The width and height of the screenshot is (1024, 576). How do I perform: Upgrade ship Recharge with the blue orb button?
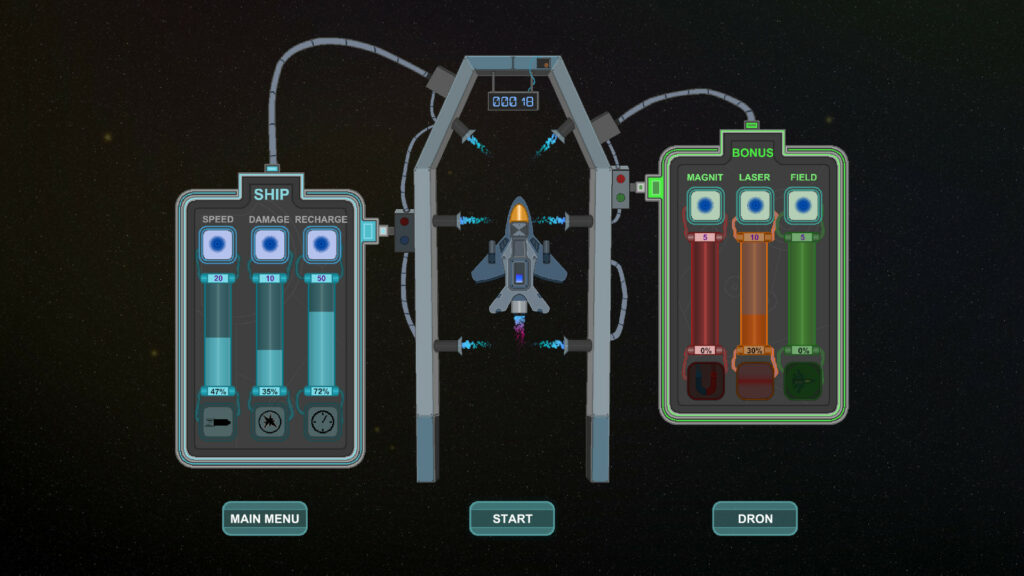[x=320, y=244]
